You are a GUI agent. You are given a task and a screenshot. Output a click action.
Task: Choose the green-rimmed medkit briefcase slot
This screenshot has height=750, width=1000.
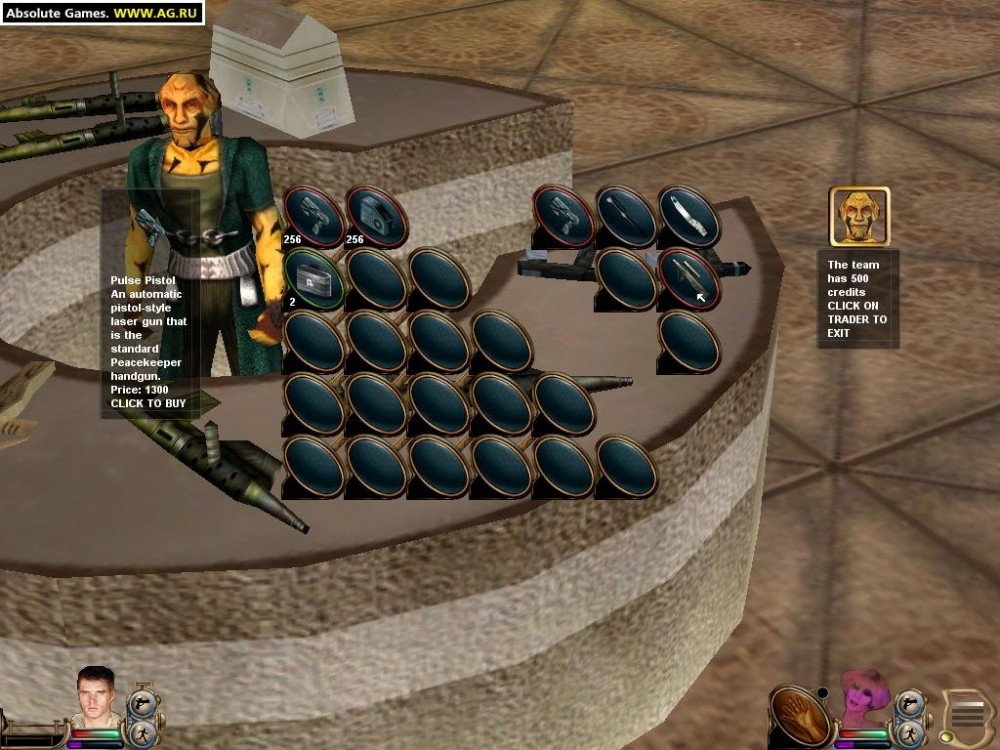(314, 279)
